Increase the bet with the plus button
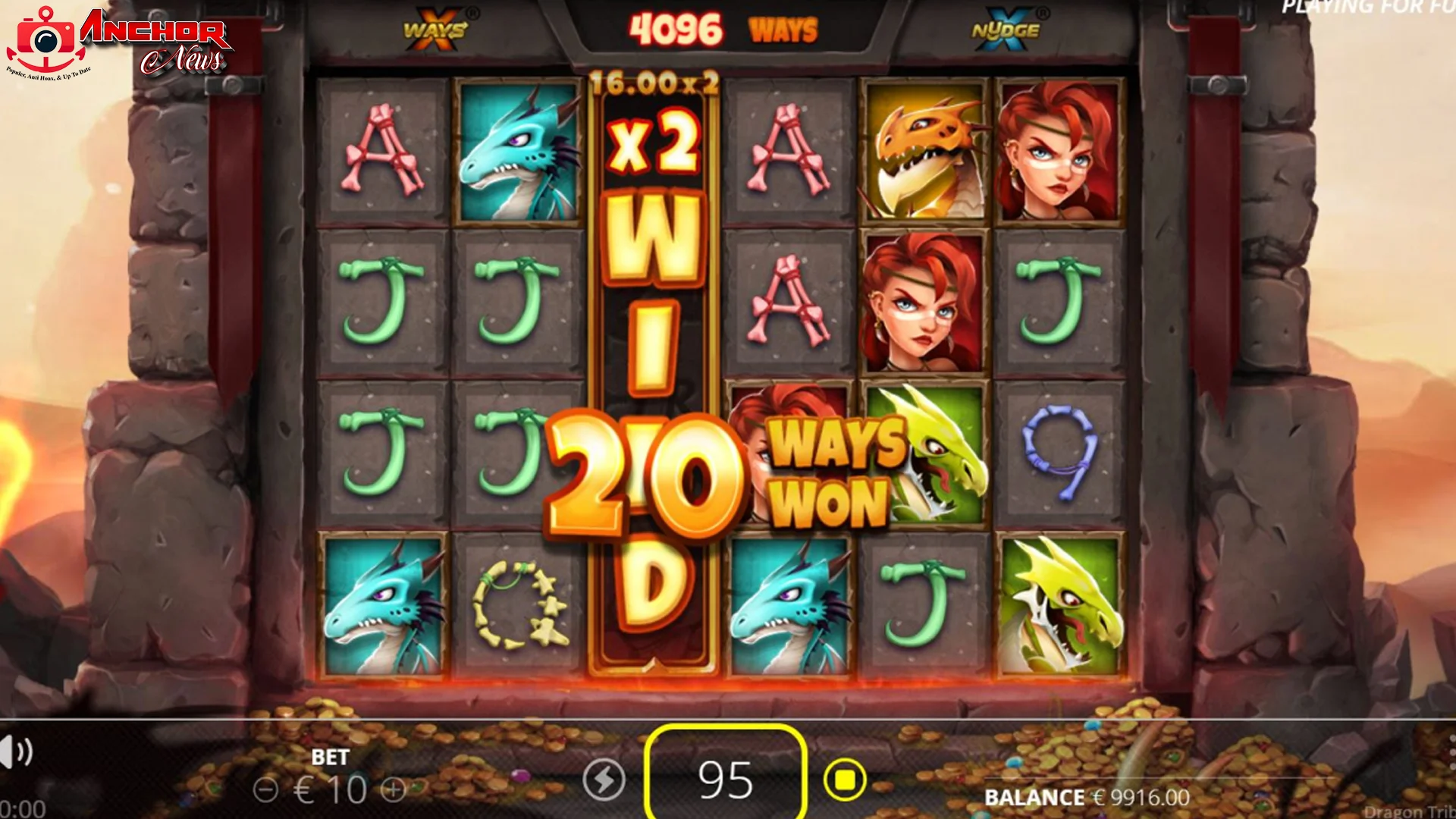This screenshot has height=819, width=1456. [394, 789]
